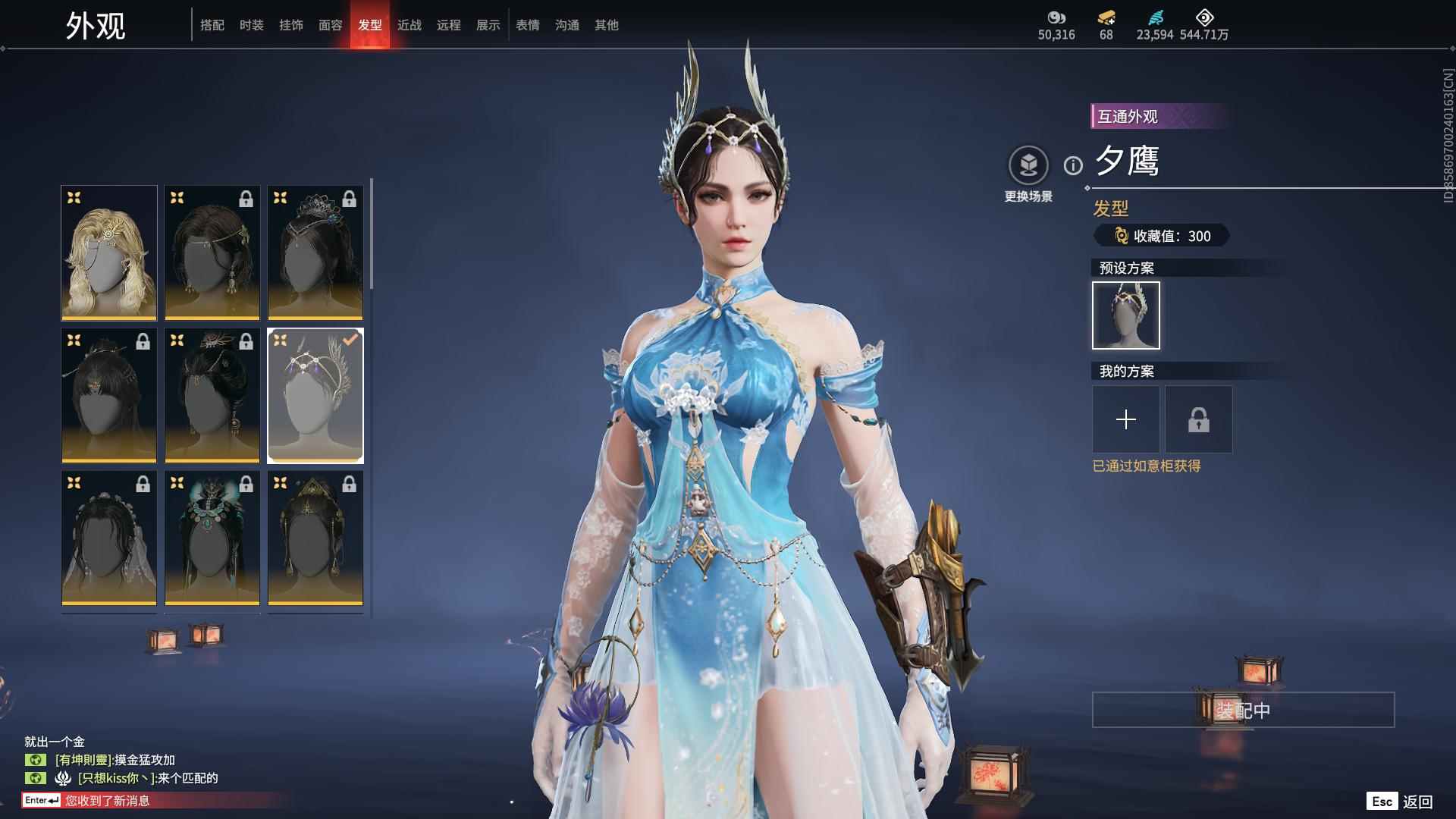1456x819 pixels.
Task: Select the blonde wavy hairstyle thumbnail
Action: pos(109,253)
